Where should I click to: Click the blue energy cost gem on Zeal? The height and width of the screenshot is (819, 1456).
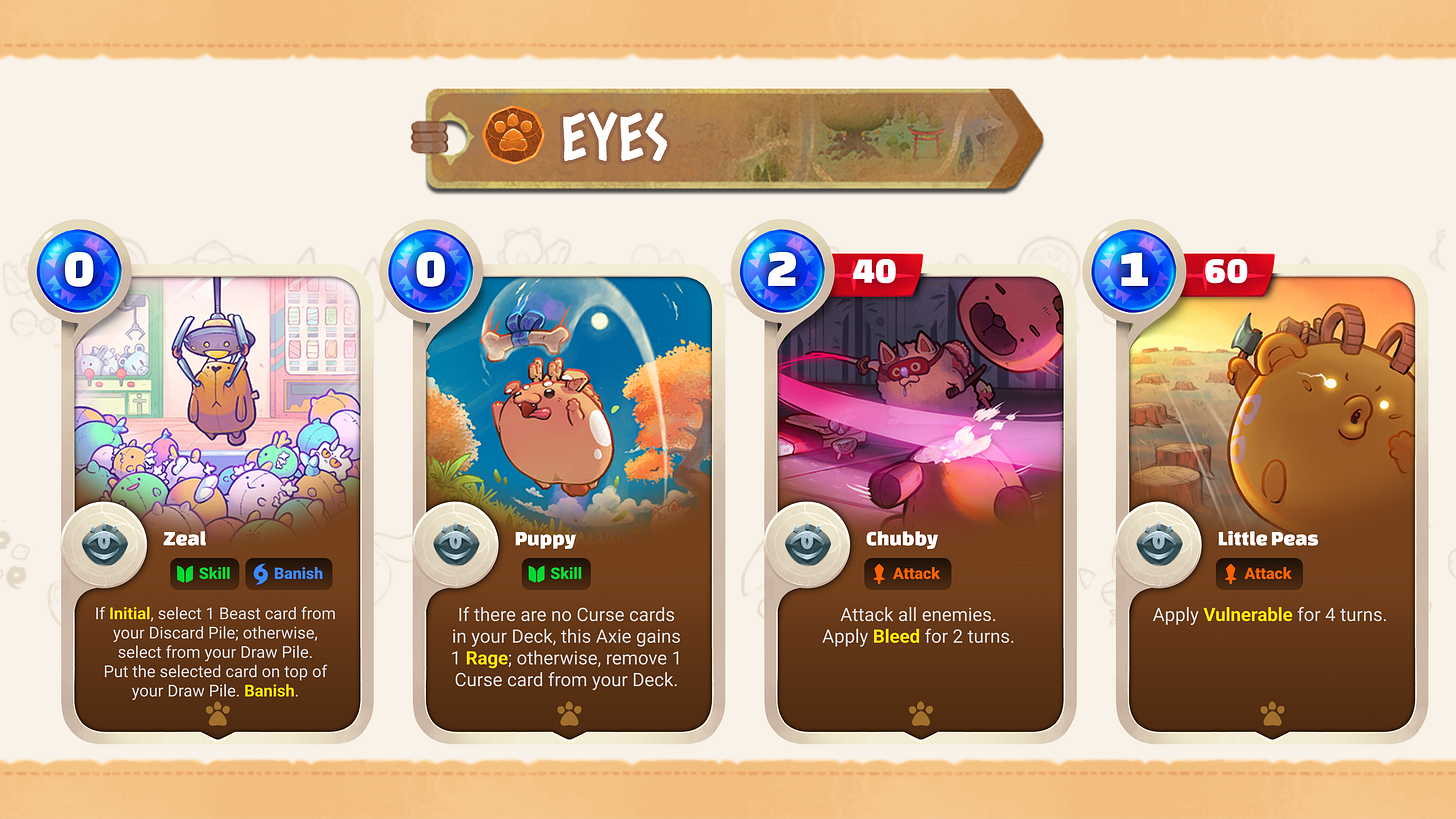tap(78, 268)
